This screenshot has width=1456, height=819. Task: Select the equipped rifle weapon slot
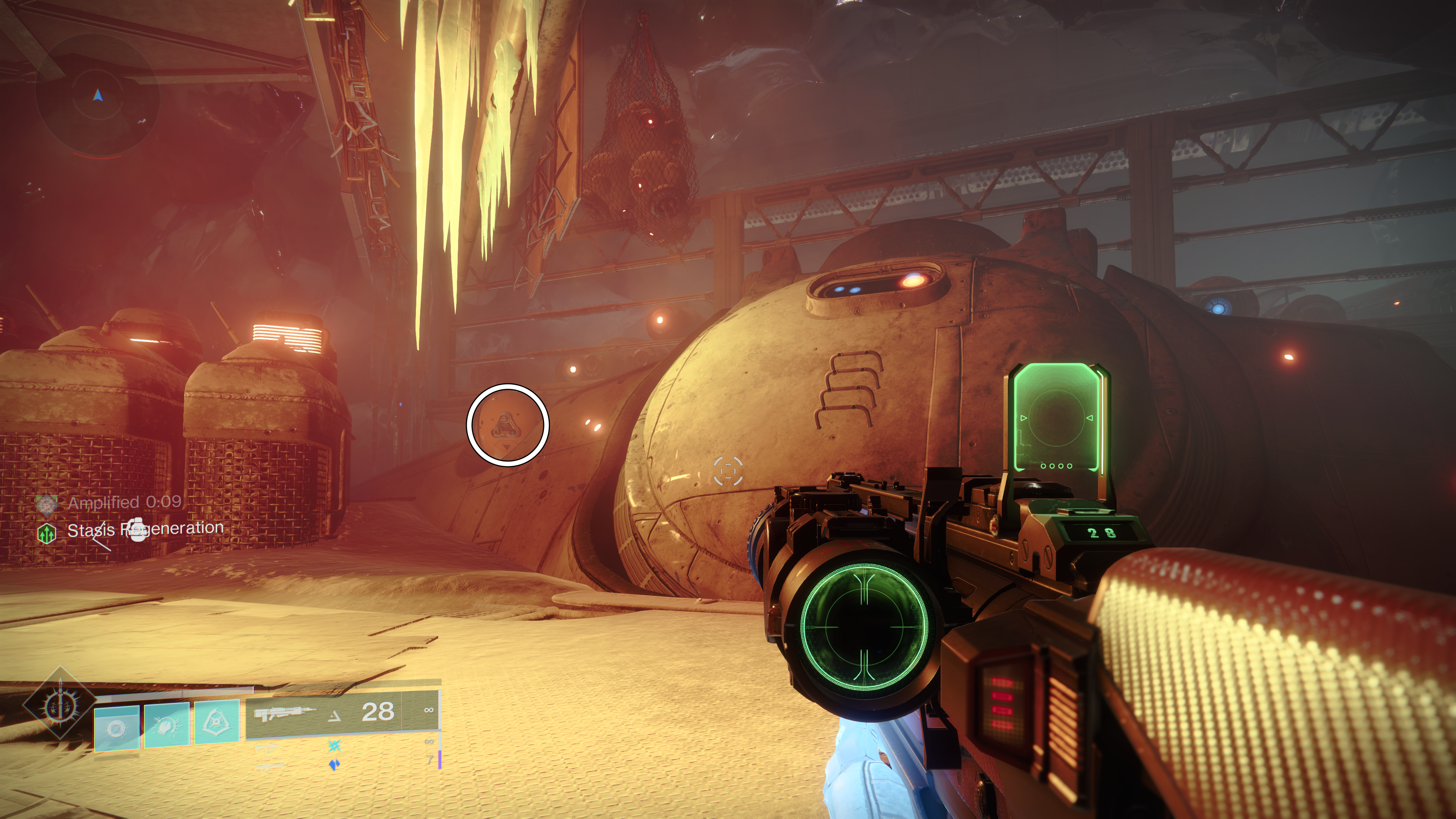342,713
